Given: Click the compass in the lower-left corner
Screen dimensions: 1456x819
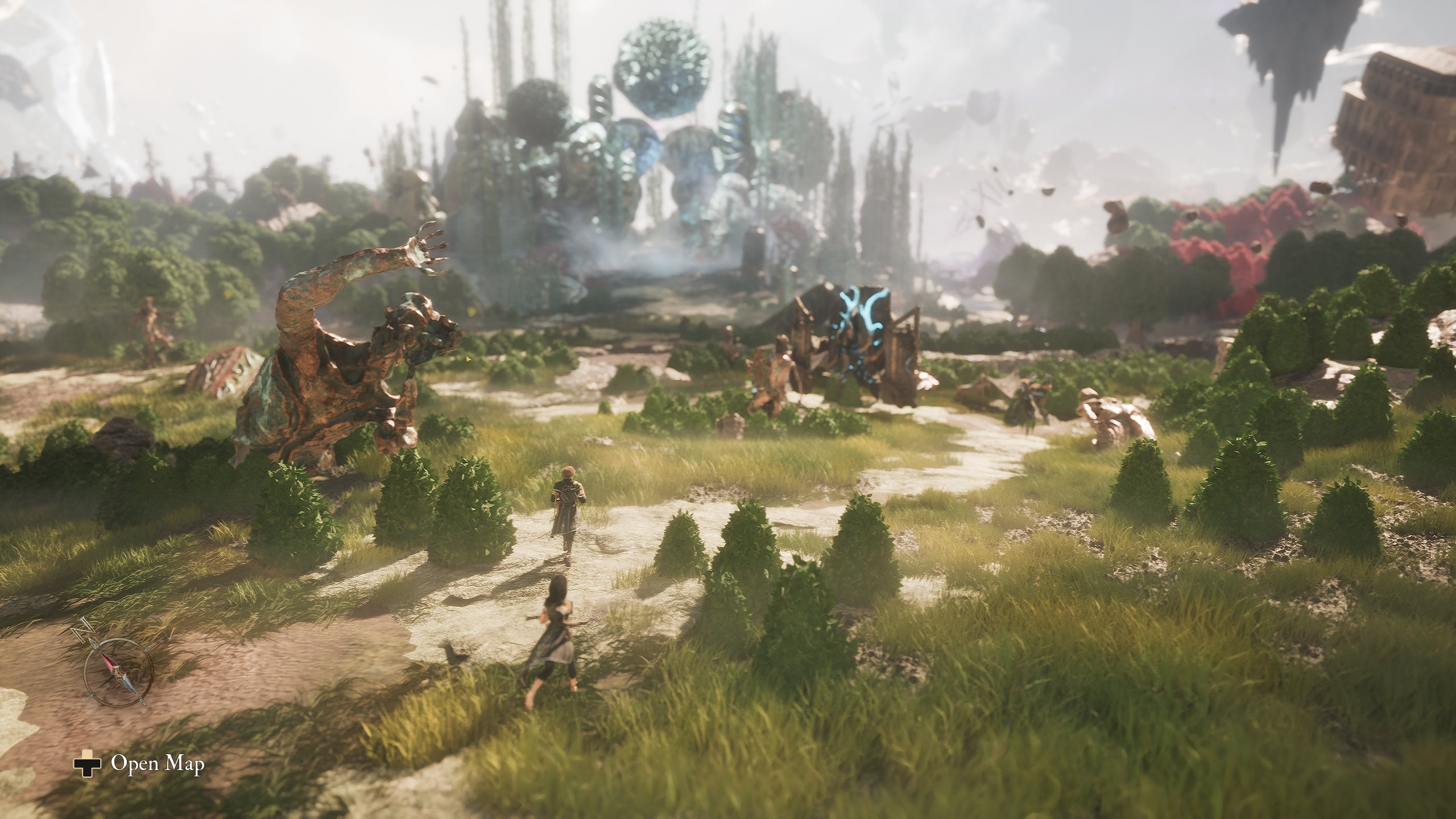Looking at the screenshot, I should coord(118,671).
